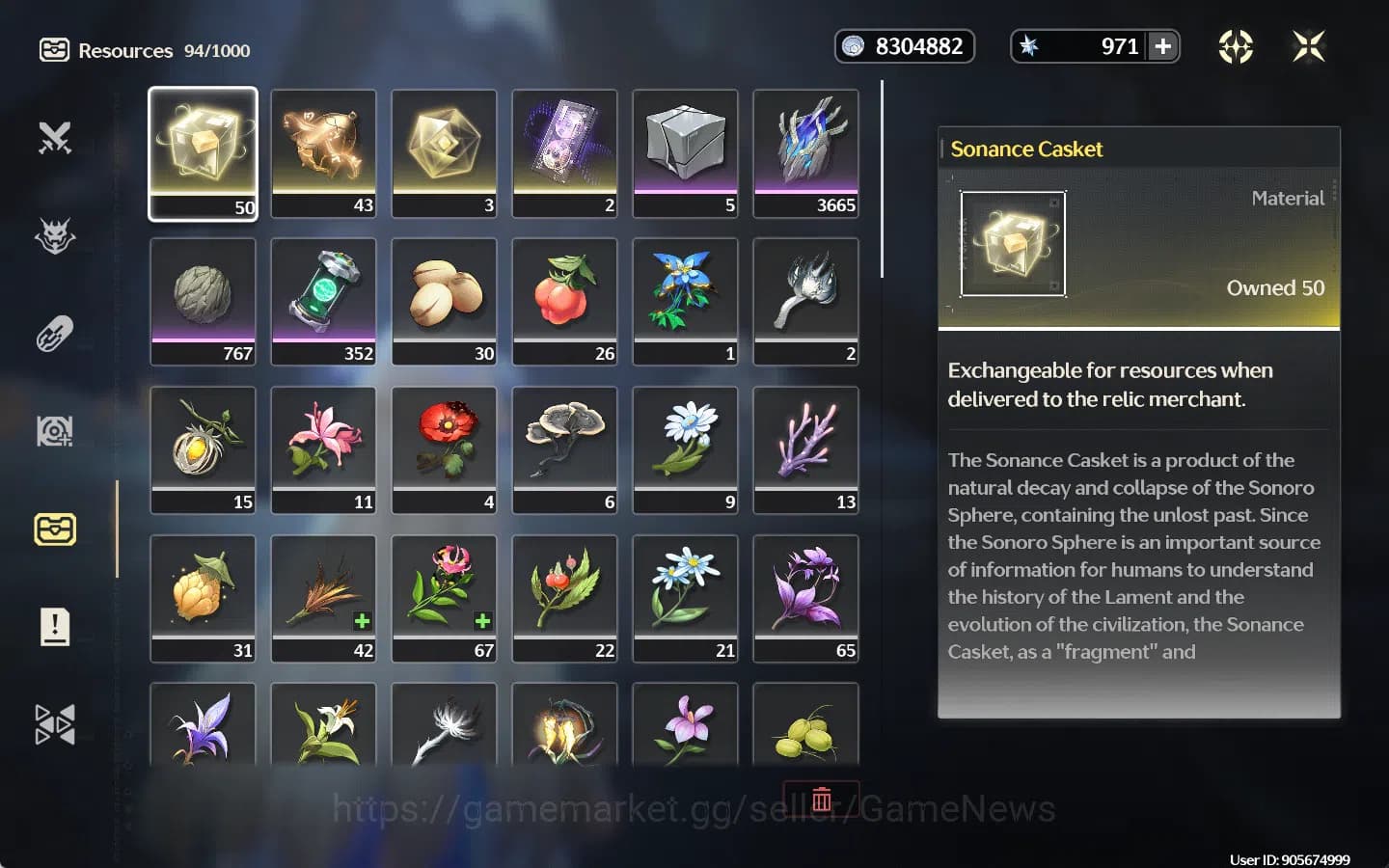Open the shell credit currency counter
The image size is (1389, 868).
pyautogui.click(x=904, y=46)
